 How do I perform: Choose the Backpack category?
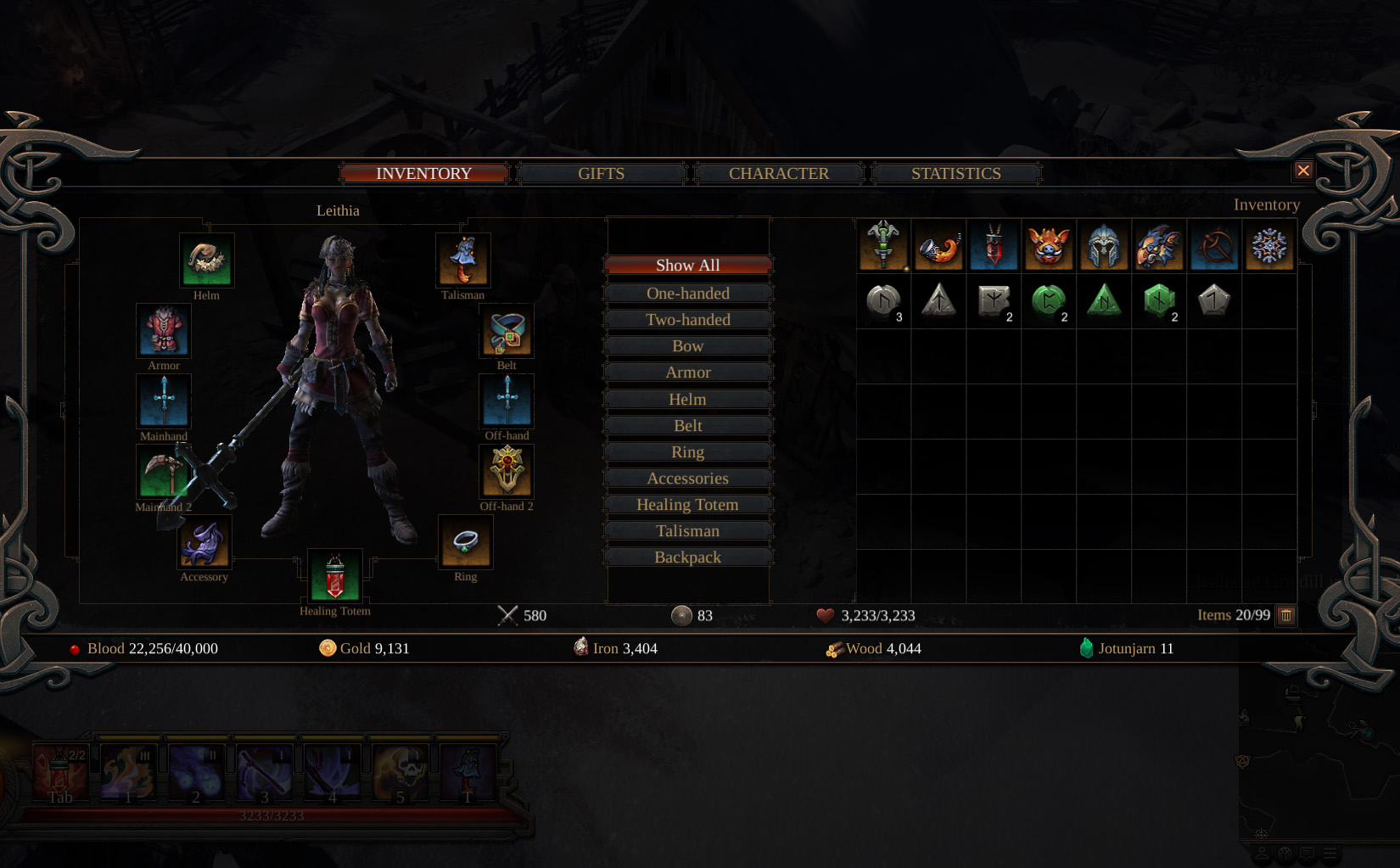coord(687,557)
